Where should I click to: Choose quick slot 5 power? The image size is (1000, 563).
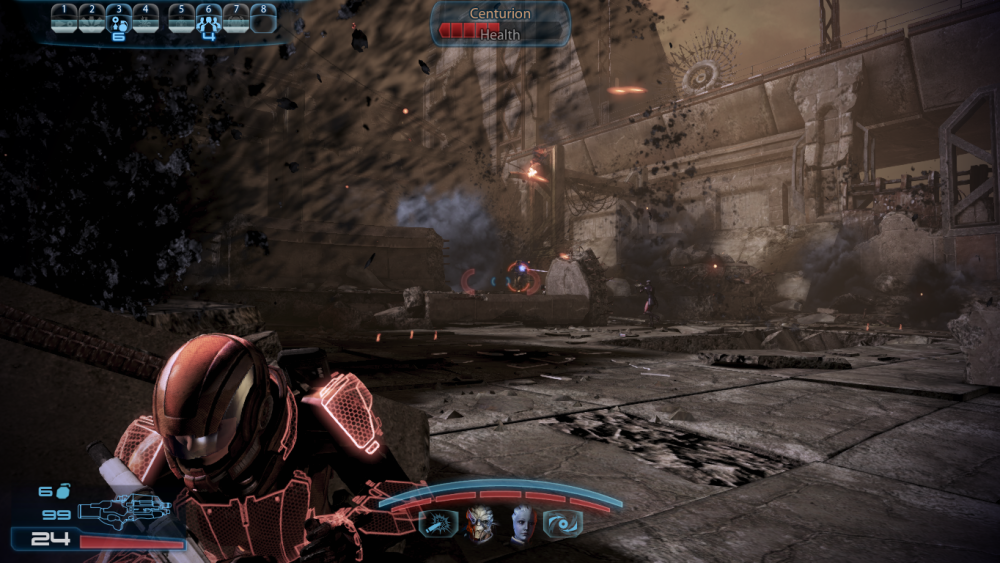181,18
